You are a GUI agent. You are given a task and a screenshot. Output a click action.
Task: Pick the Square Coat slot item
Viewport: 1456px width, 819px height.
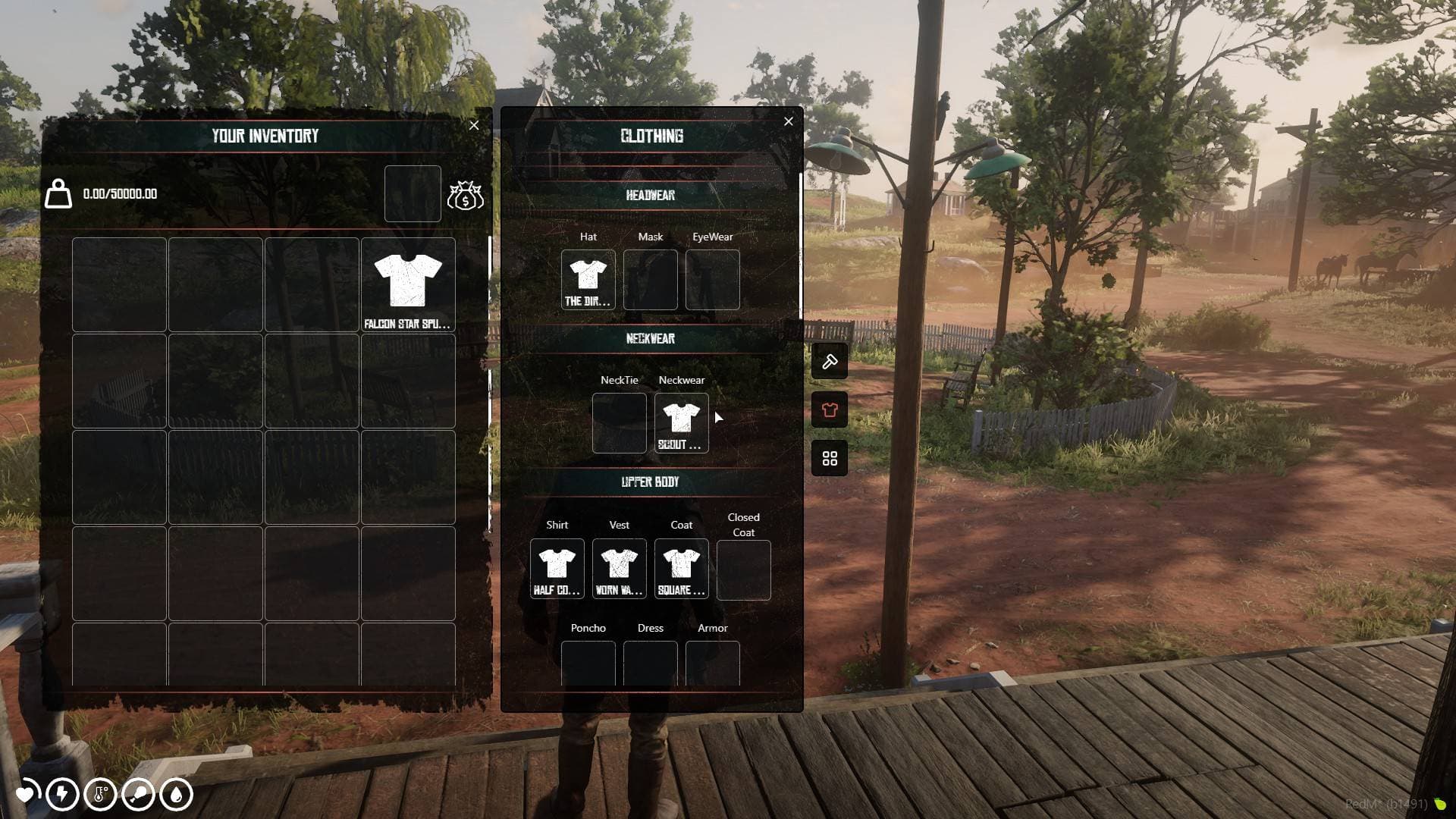click(681, 569)
